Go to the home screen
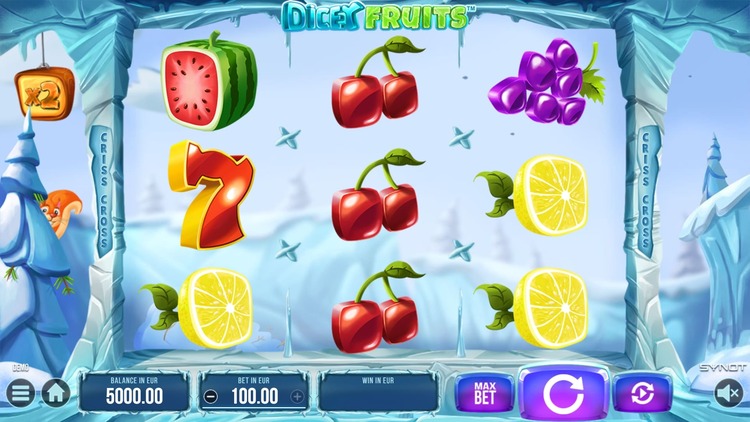This screenshot has width=750, height=422. point(54,393)
